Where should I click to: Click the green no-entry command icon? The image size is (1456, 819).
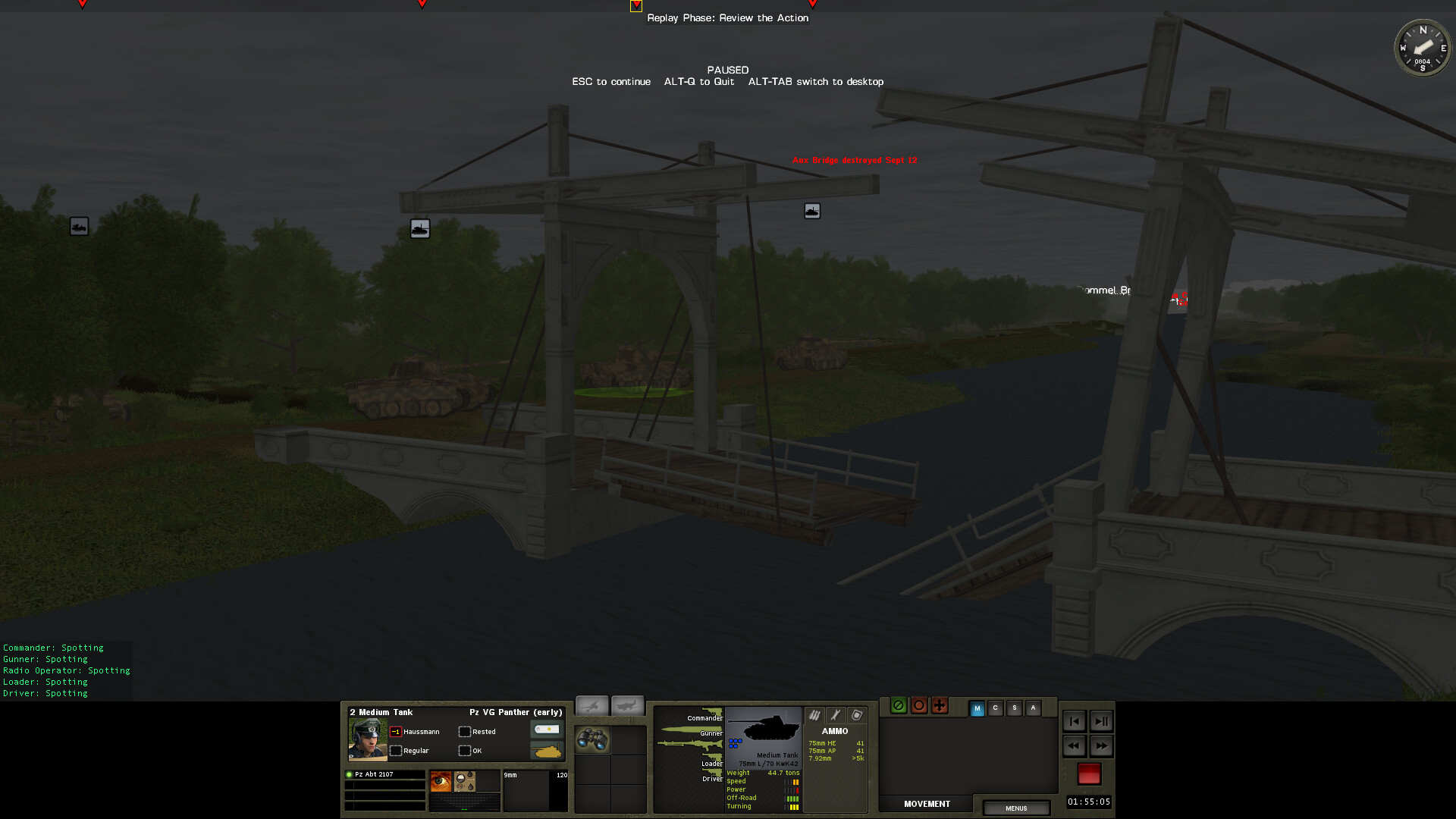[898, 705]
